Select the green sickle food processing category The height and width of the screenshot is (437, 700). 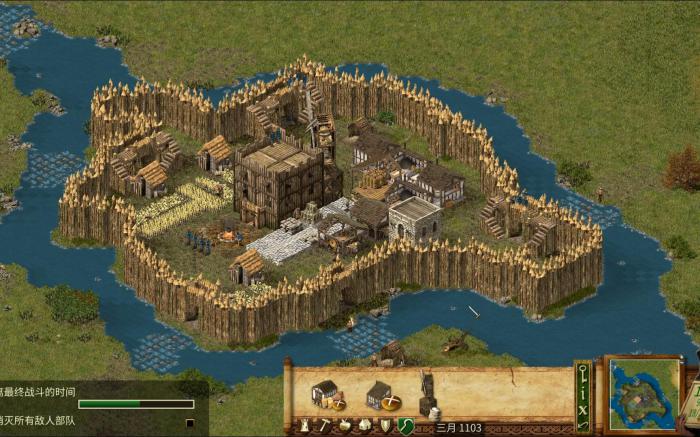[x=406, y=427]
